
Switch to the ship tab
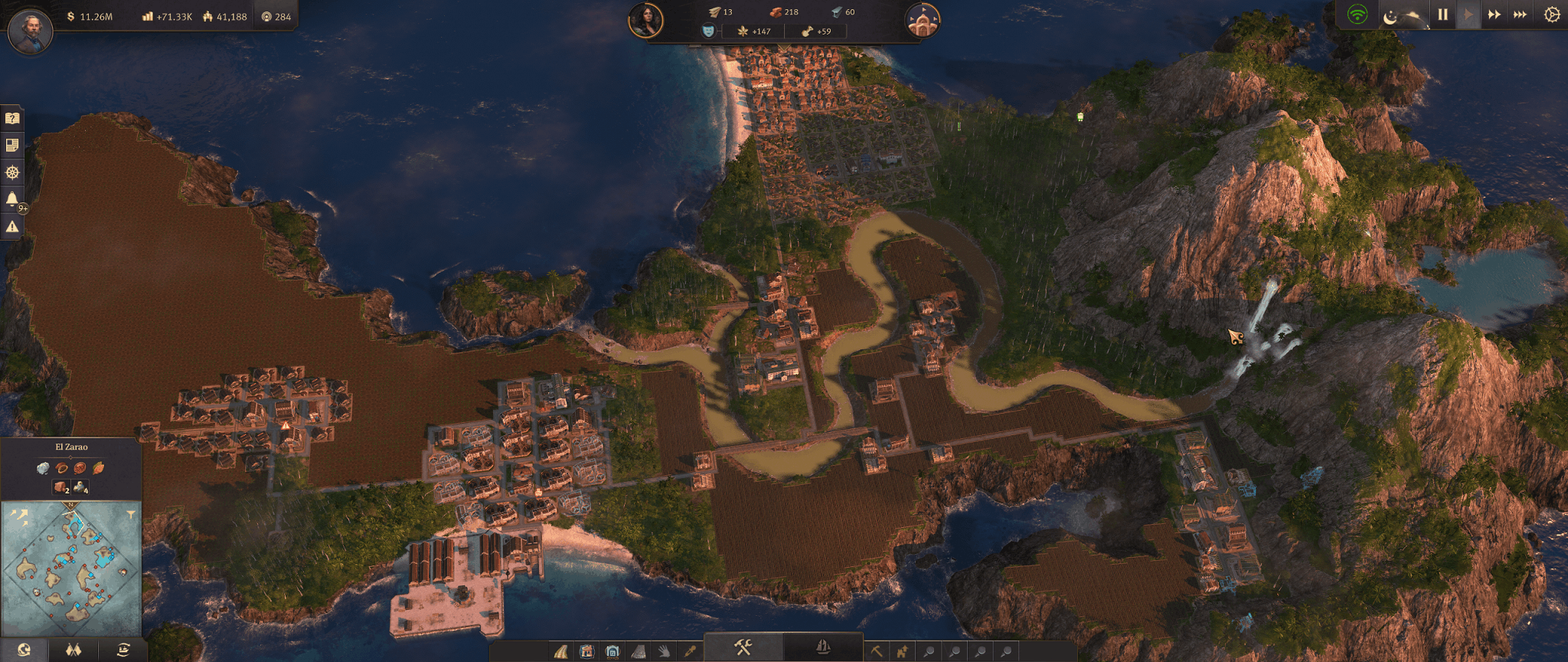tap(823, 647)
